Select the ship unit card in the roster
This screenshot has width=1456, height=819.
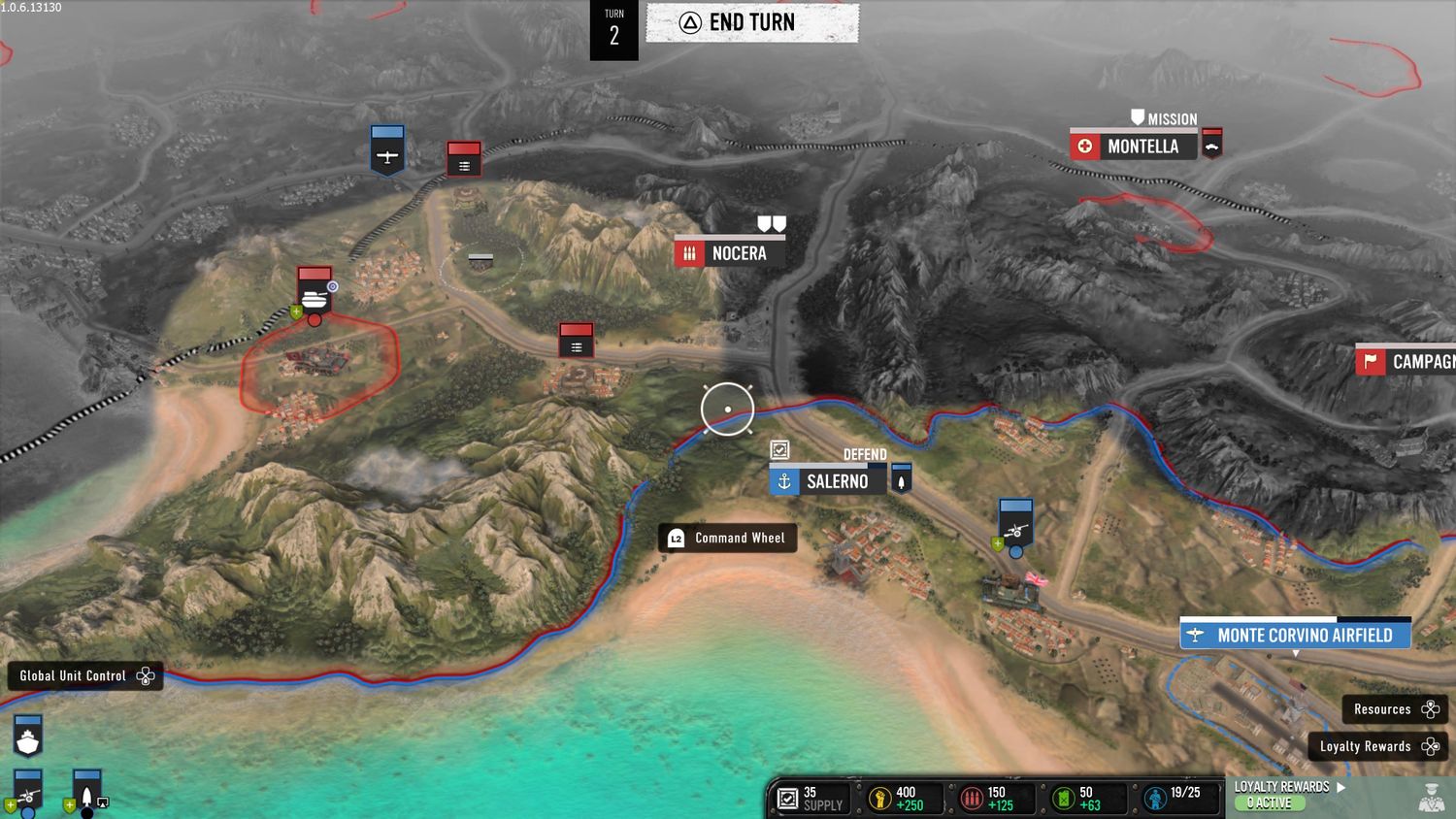[x=28, y=737]
